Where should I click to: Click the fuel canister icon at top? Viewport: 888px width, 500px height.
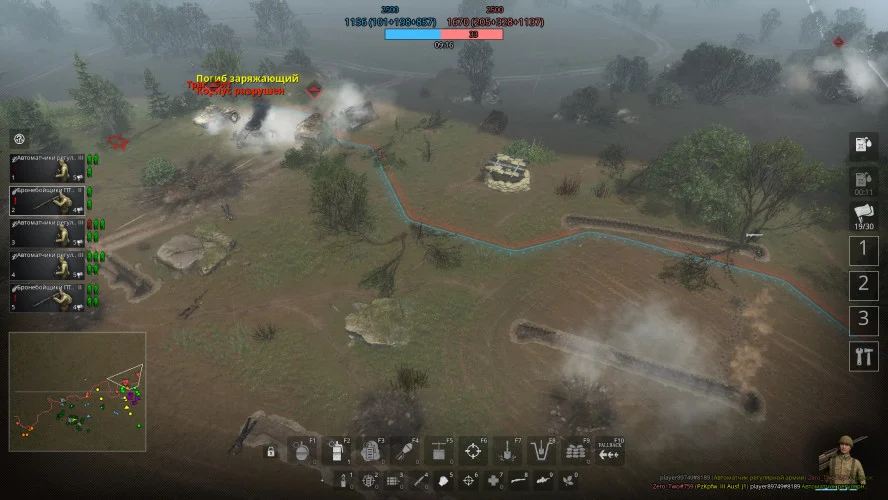pos(863,146)
